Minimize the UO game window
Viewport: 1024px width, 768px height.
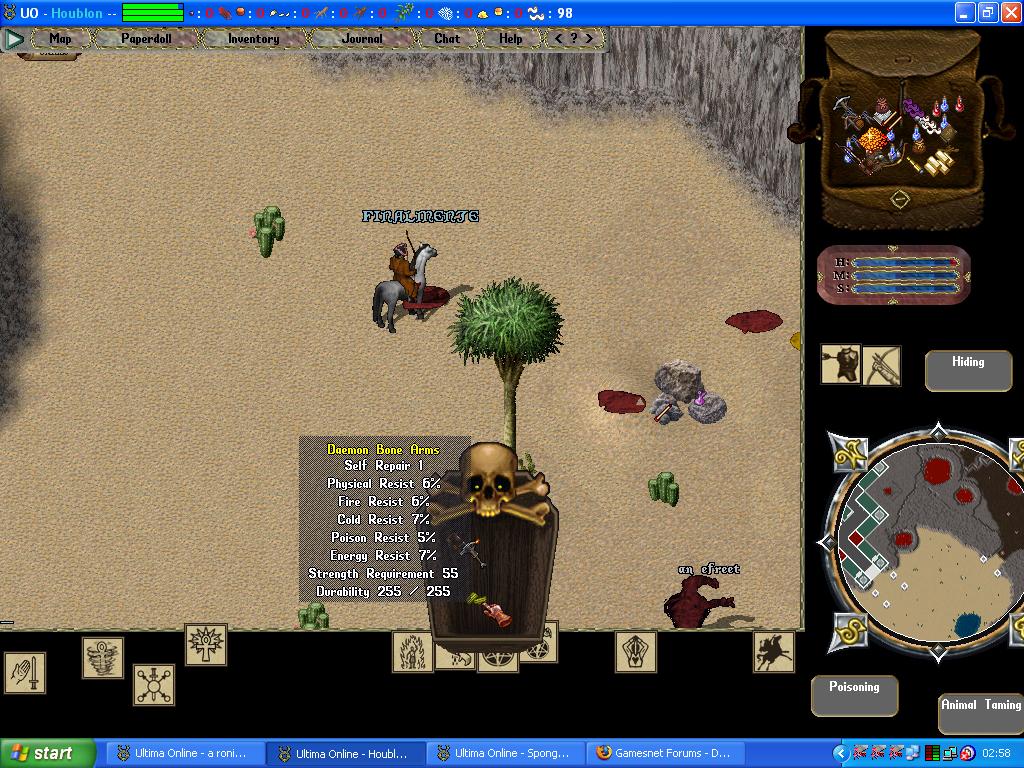965,13
